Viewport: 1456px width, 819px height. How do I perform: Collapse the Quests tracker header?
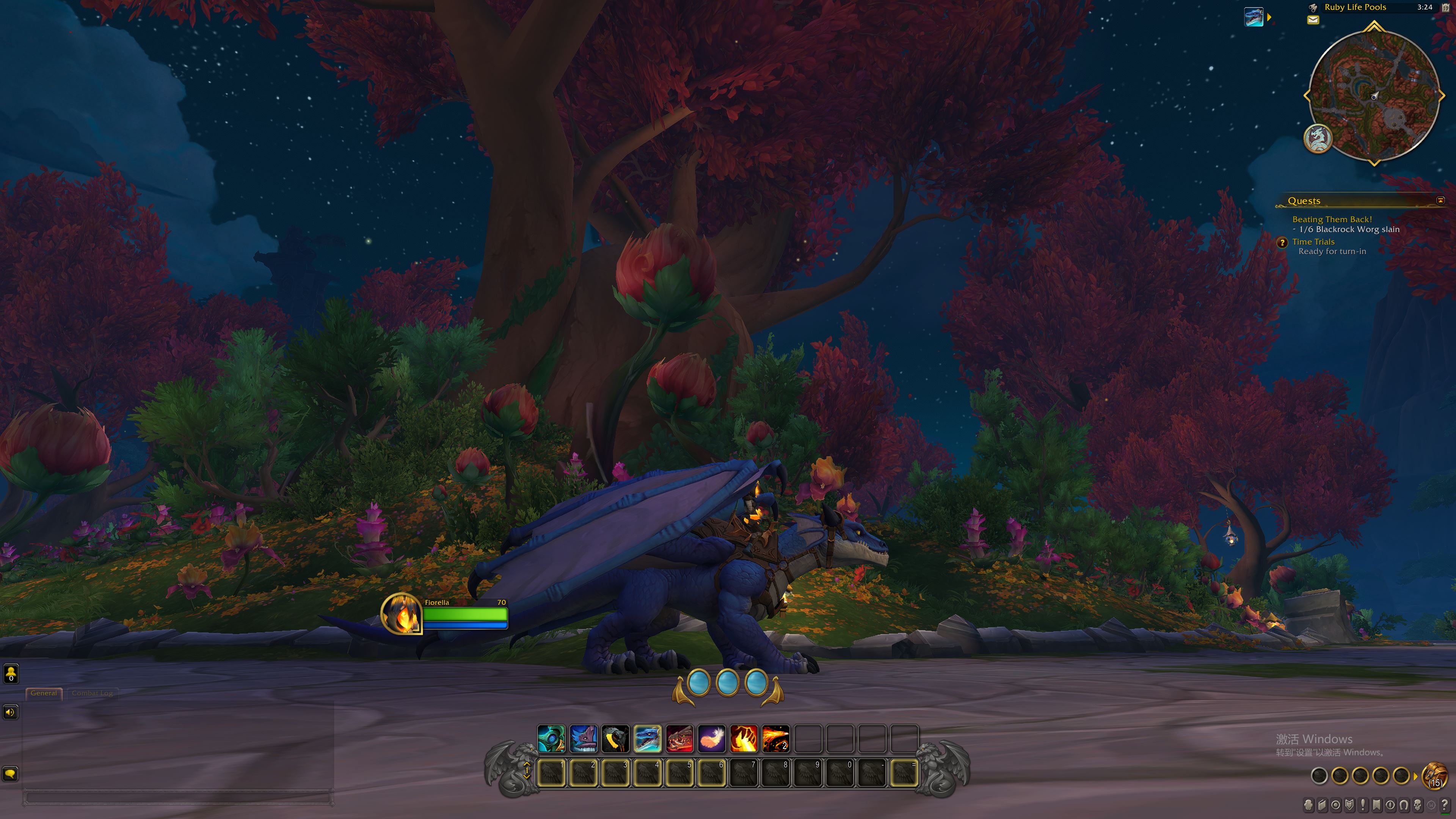(1440, 201)
